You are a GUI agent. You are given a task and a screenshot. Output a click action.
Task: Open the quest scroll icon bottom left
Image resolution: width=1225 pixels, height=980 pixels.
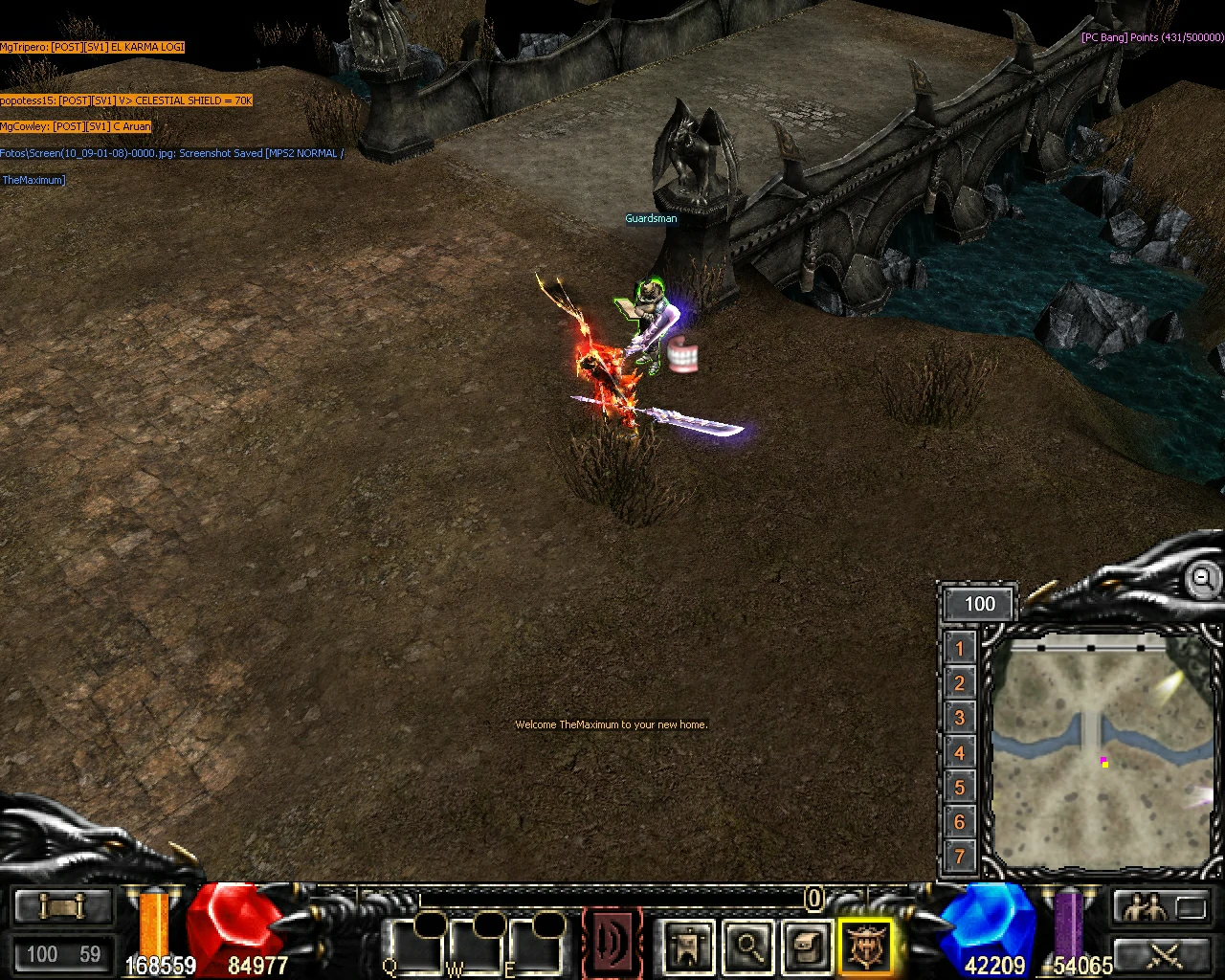[63, 905]
